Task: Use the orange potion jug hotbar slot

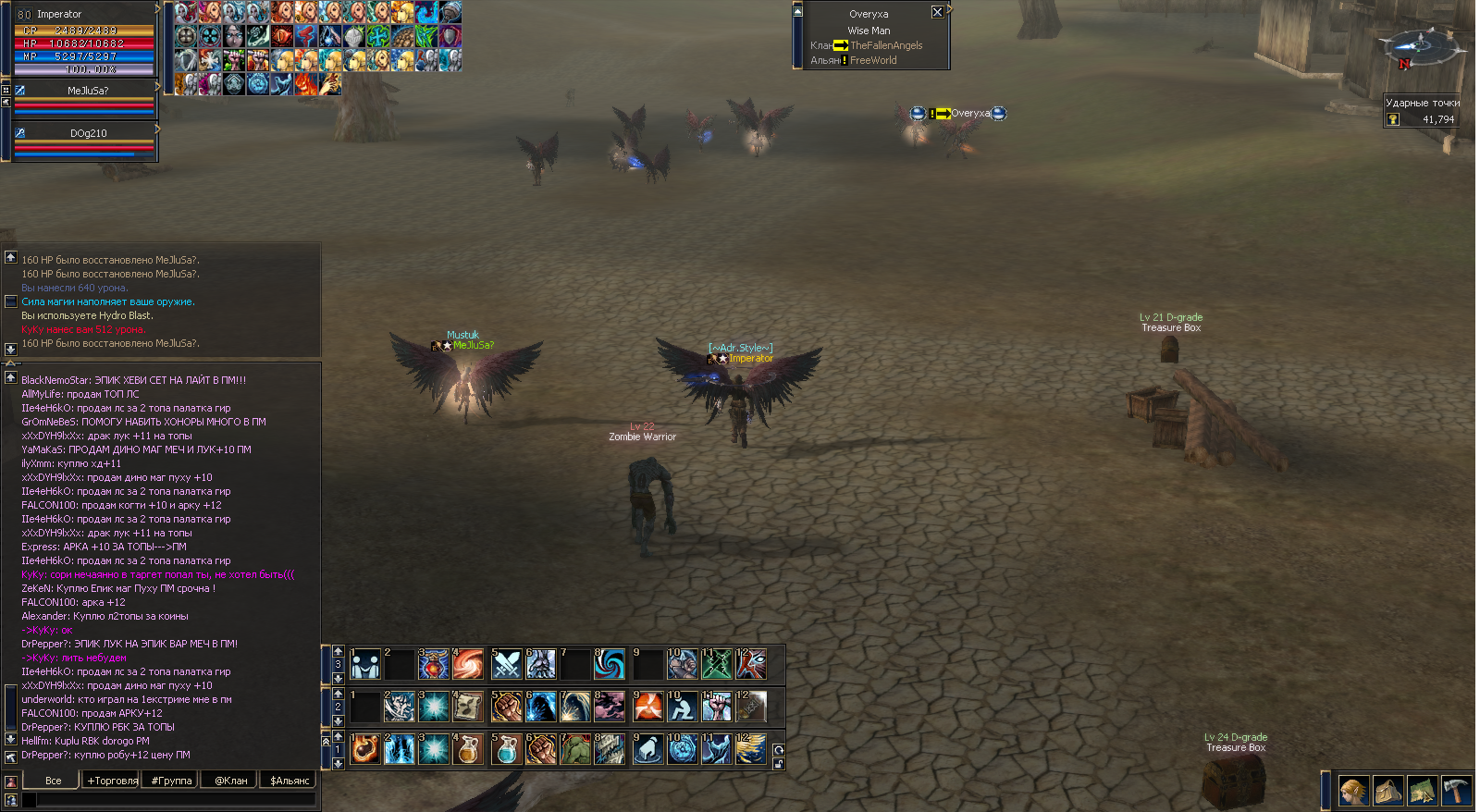Action: 469,749
